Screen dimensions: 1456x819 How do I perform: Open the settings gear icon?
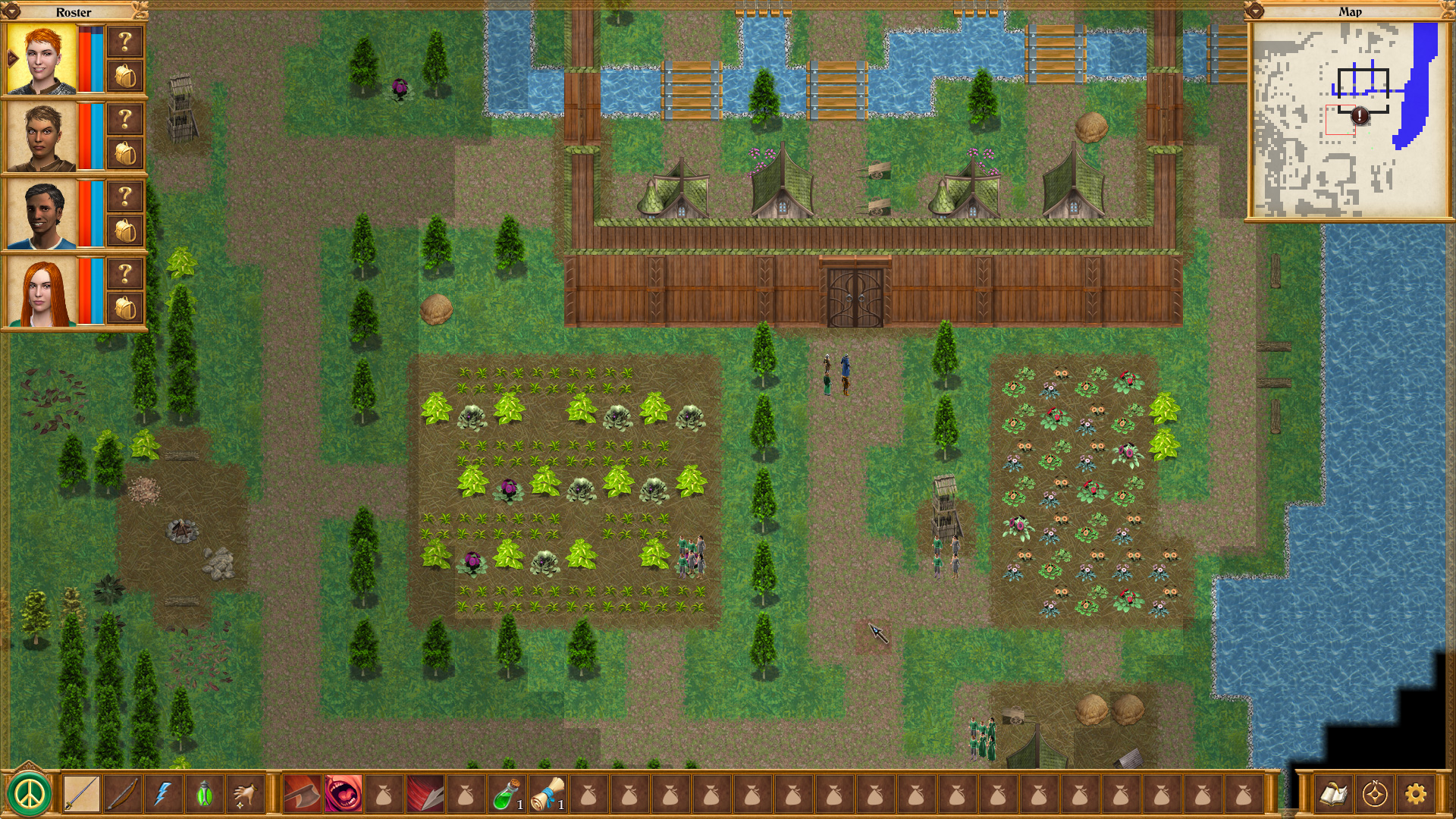tap(1416, 794)
